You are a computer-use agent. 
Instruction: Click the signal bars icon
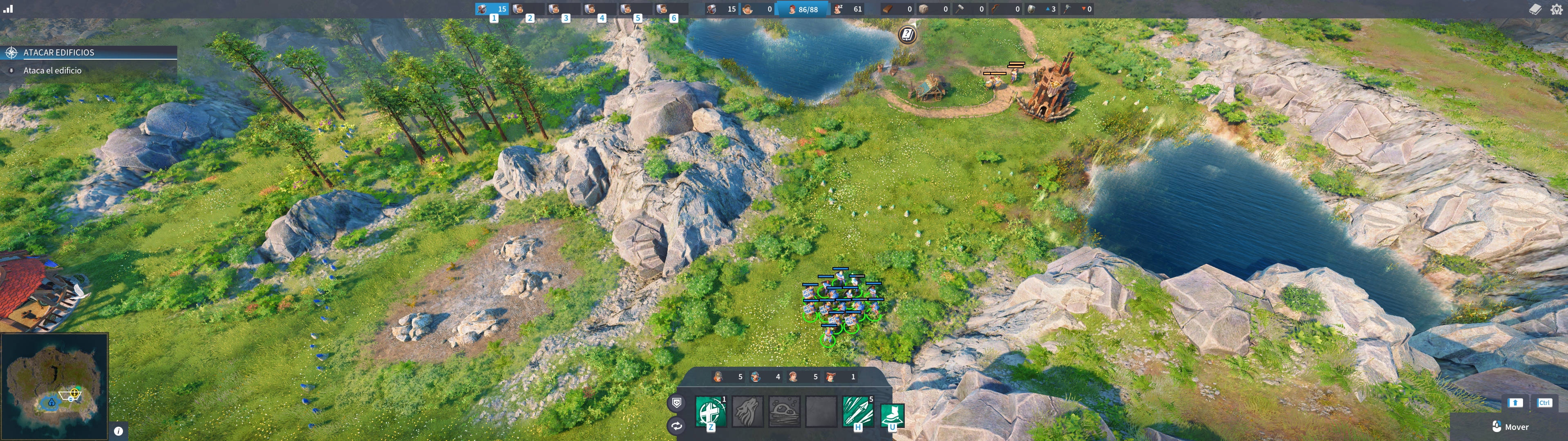click(8, 9)
